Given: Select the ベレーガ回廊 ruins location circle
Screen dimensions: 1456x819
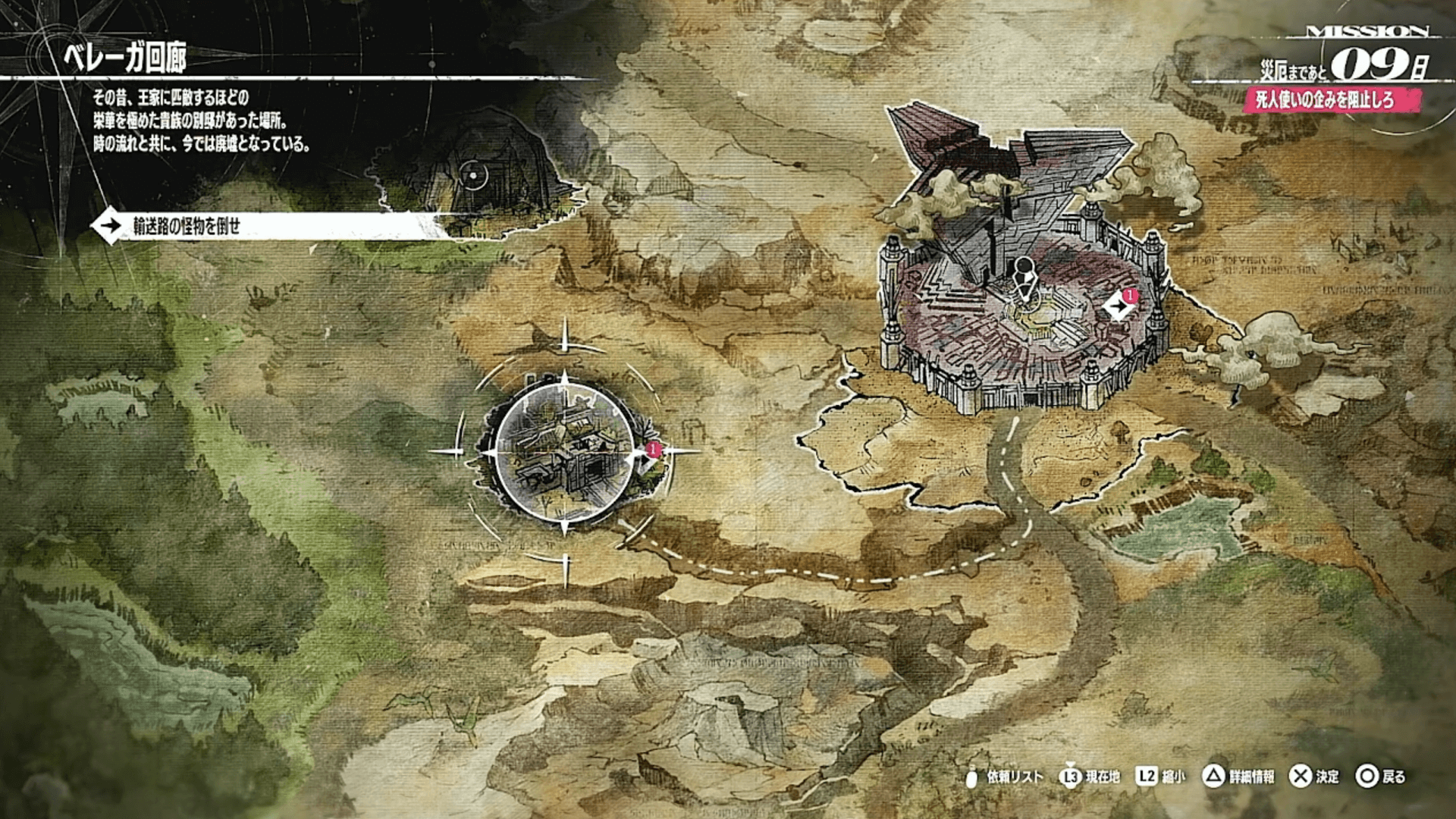Looking at the screenshot, I should click(564, 453).
